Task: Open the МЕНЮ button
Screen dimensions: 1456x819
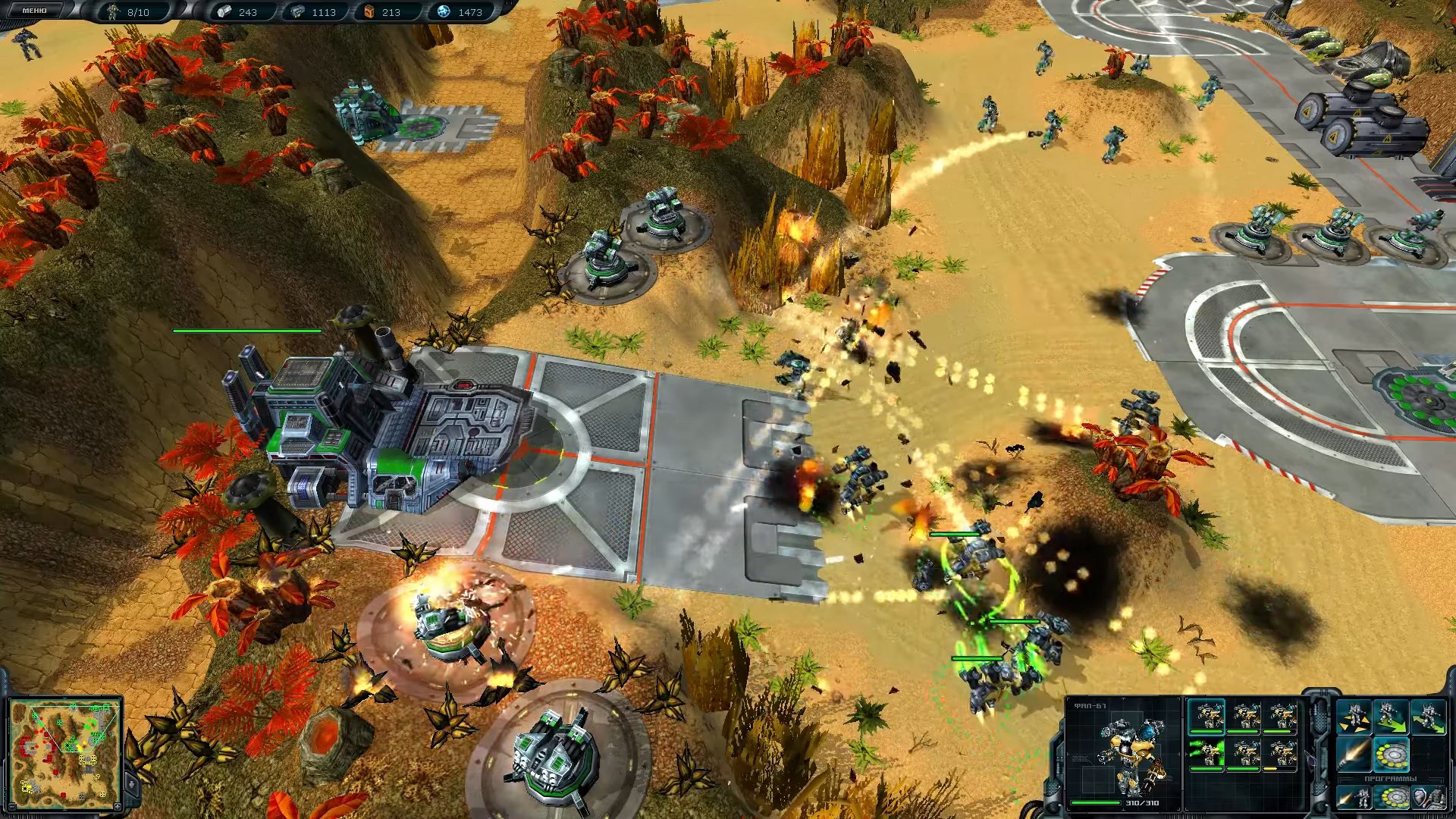Action: click(x=34, y=11)
